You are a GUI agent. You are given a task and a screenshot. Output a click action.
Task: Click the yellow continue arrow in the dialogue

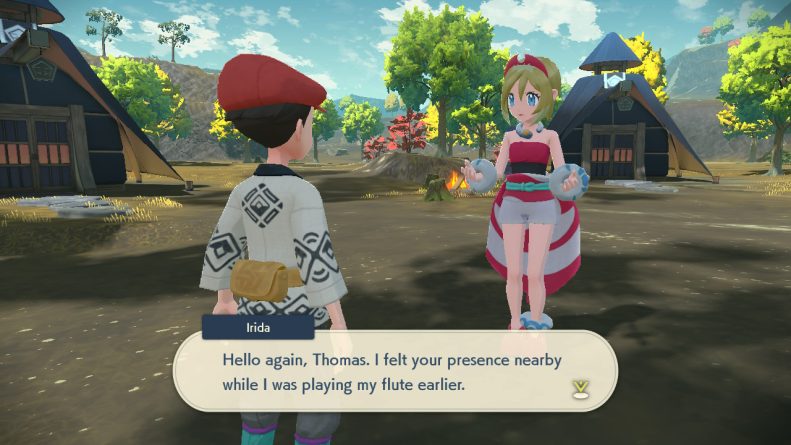[578, 388]
